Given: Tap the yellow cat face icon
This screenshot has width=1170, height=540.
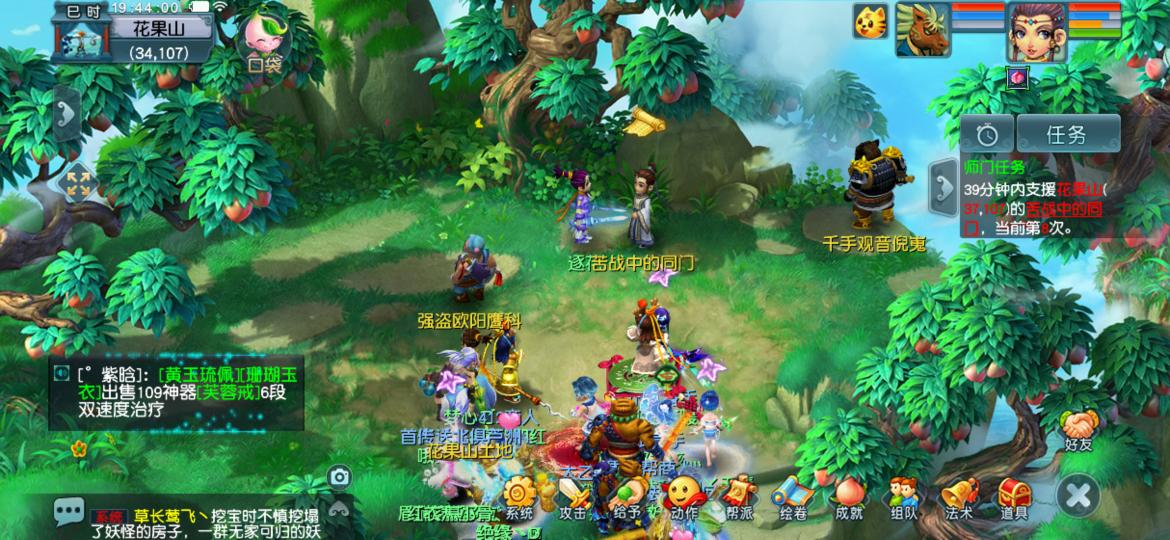Looking at the screenshot, I should click(870, 22).
